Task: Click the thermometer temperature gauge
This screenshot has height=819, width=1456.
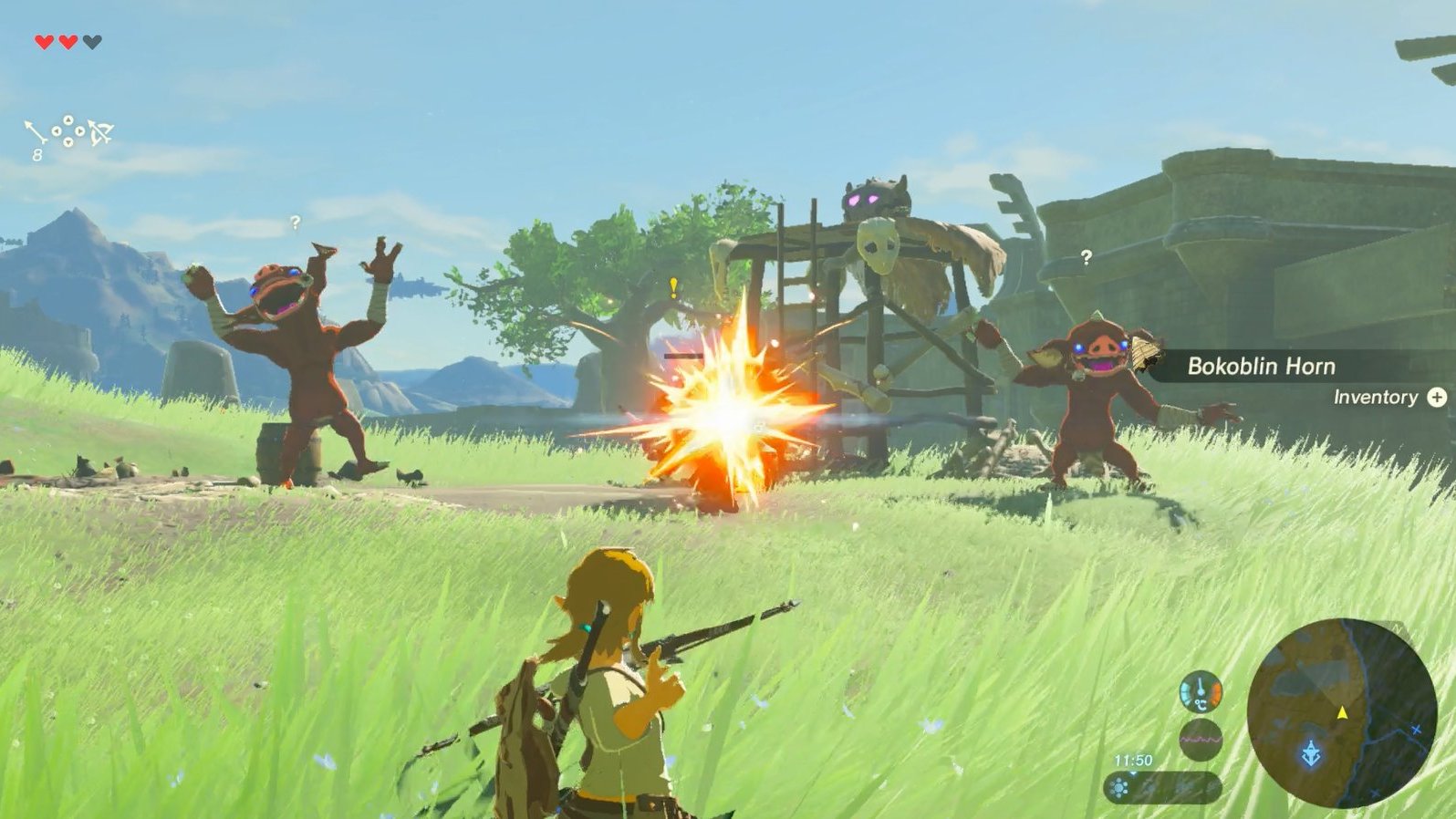Action: pyautogui.click(x=1200, y=691)
